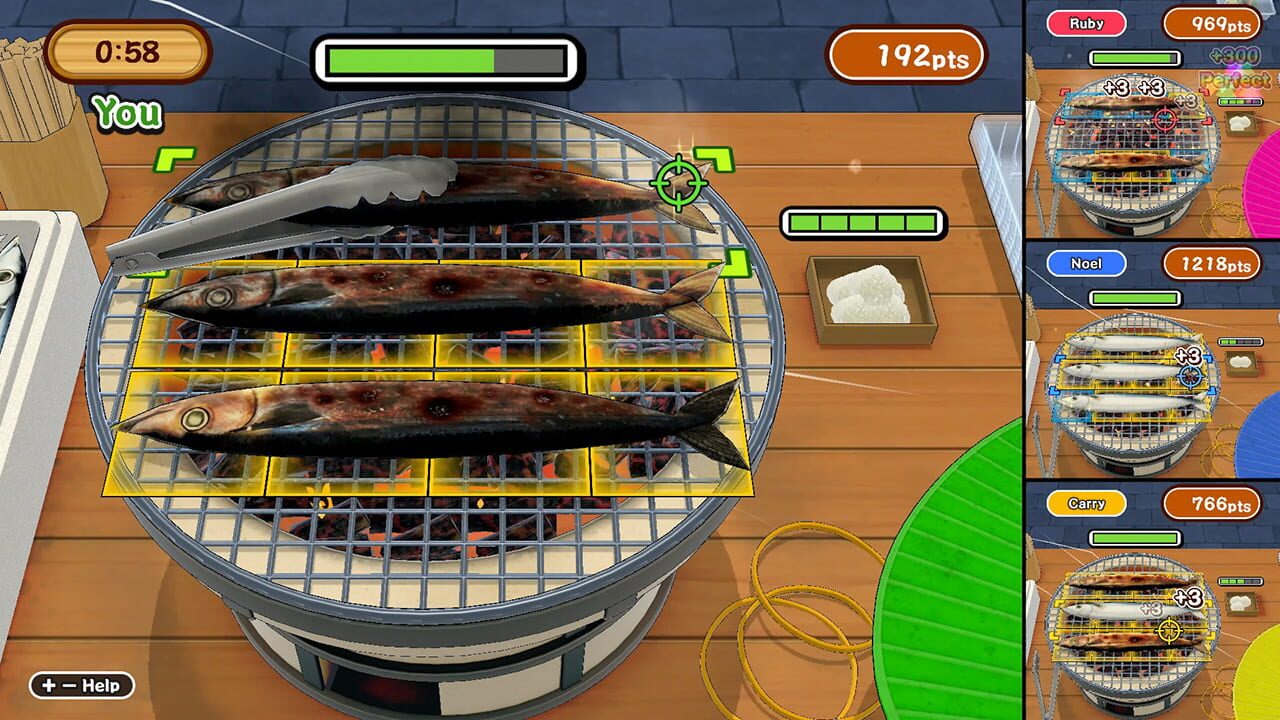Click the red crosshair on Ruby's grill
The image size is (1280, 720).
(x=1165, y=118)
